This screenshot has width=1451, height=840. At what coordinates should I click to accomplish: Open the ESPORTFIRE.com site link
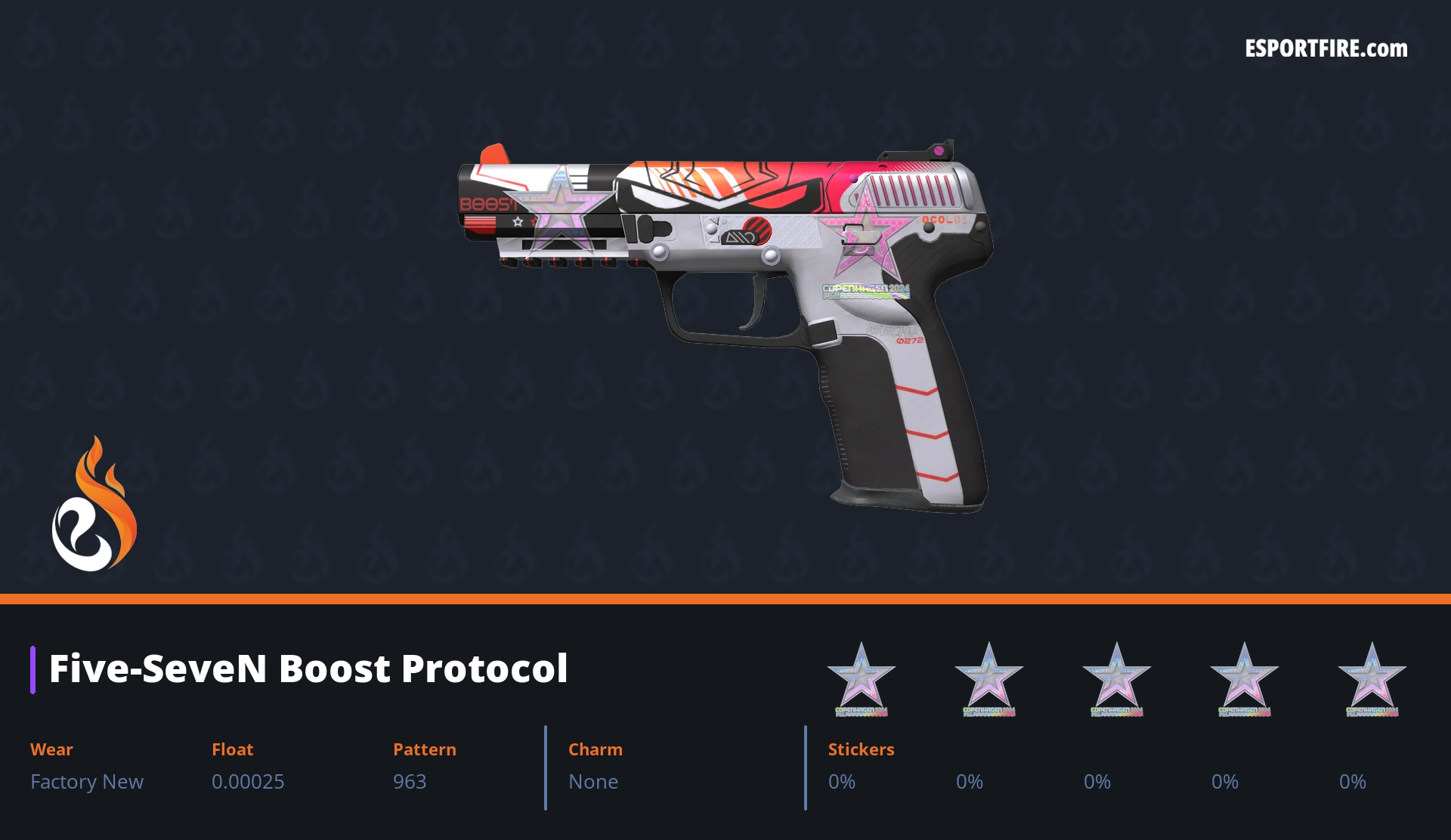[x=1326, y=49]
